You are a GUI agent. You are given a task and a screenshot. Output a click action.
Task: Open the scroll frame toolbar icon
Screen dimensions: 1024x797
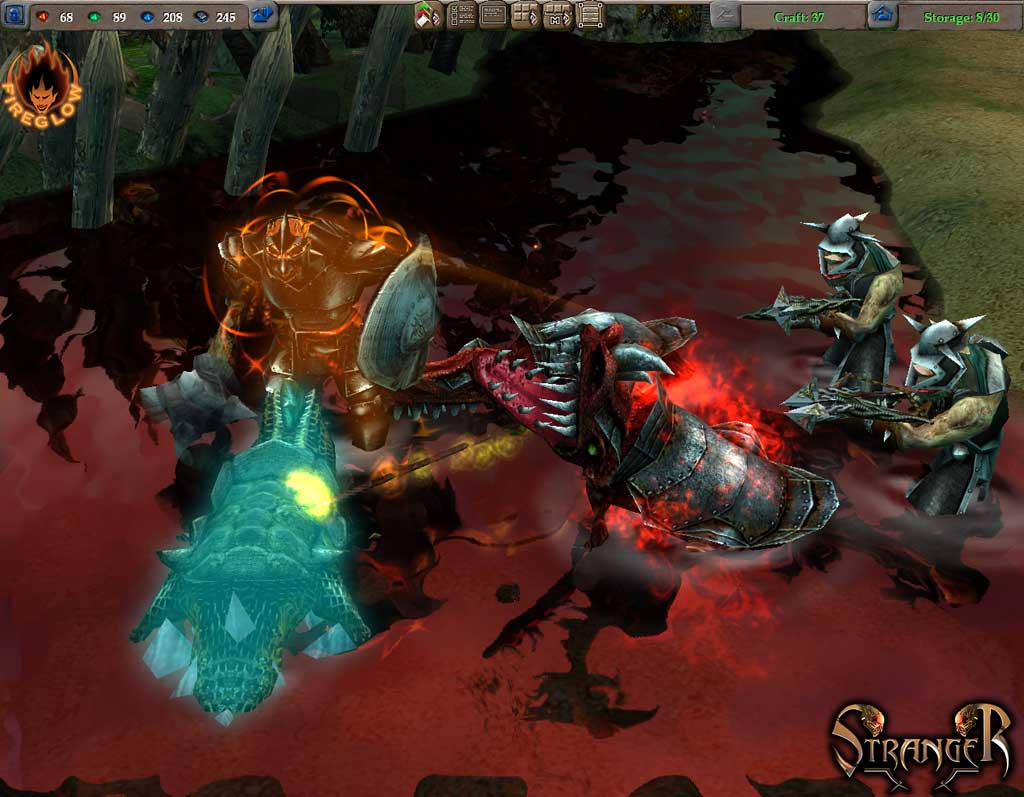591,15
